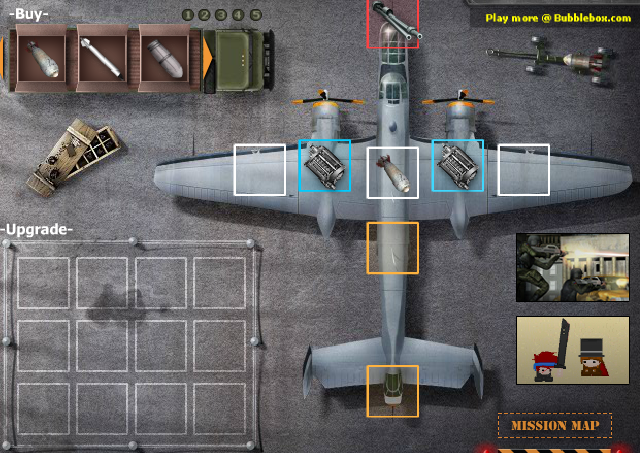Screen dimensions: 640x453
Task: Select the right engine slot on the wing
Action: 458,166
